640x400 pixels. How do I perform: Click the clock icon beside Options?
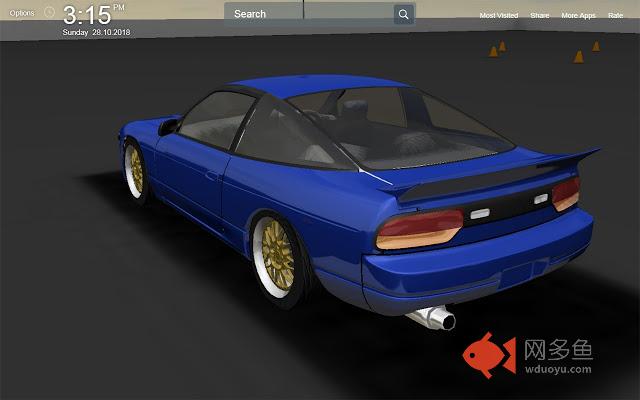pyautogui.click(x=49, y=13)
